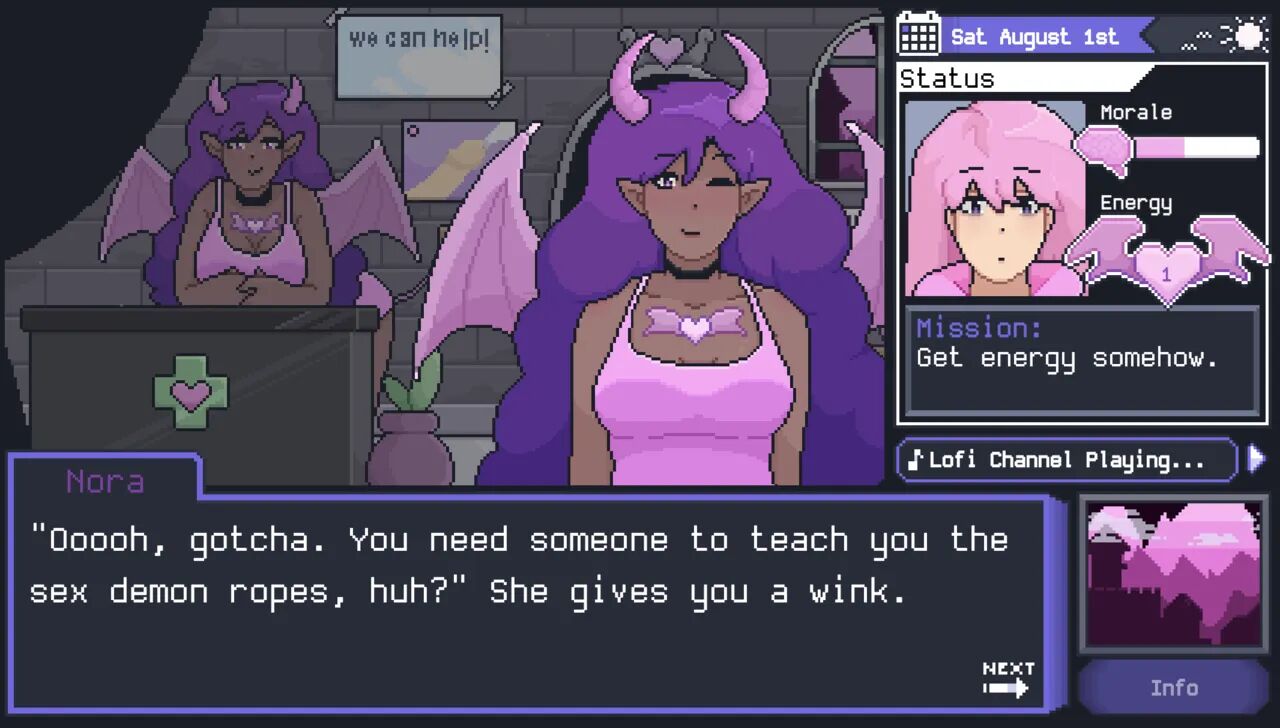Click the pink-haired character status portrait
The height and width of the screenshot is (728, 1280).
[993, 198]
